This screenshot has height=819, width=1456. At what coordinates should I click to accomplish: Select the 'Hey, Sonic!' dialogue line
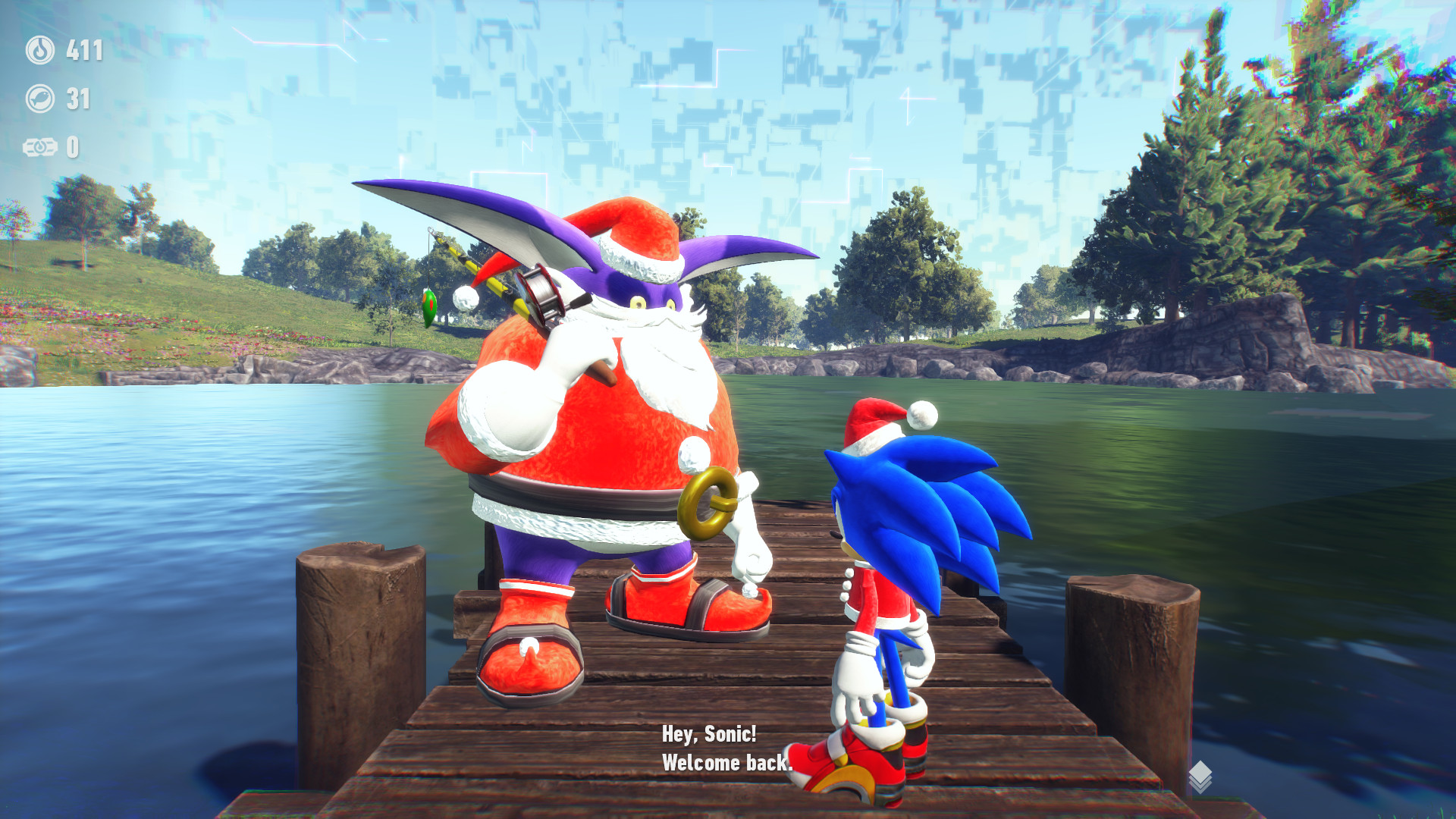[x=709, y=733]
